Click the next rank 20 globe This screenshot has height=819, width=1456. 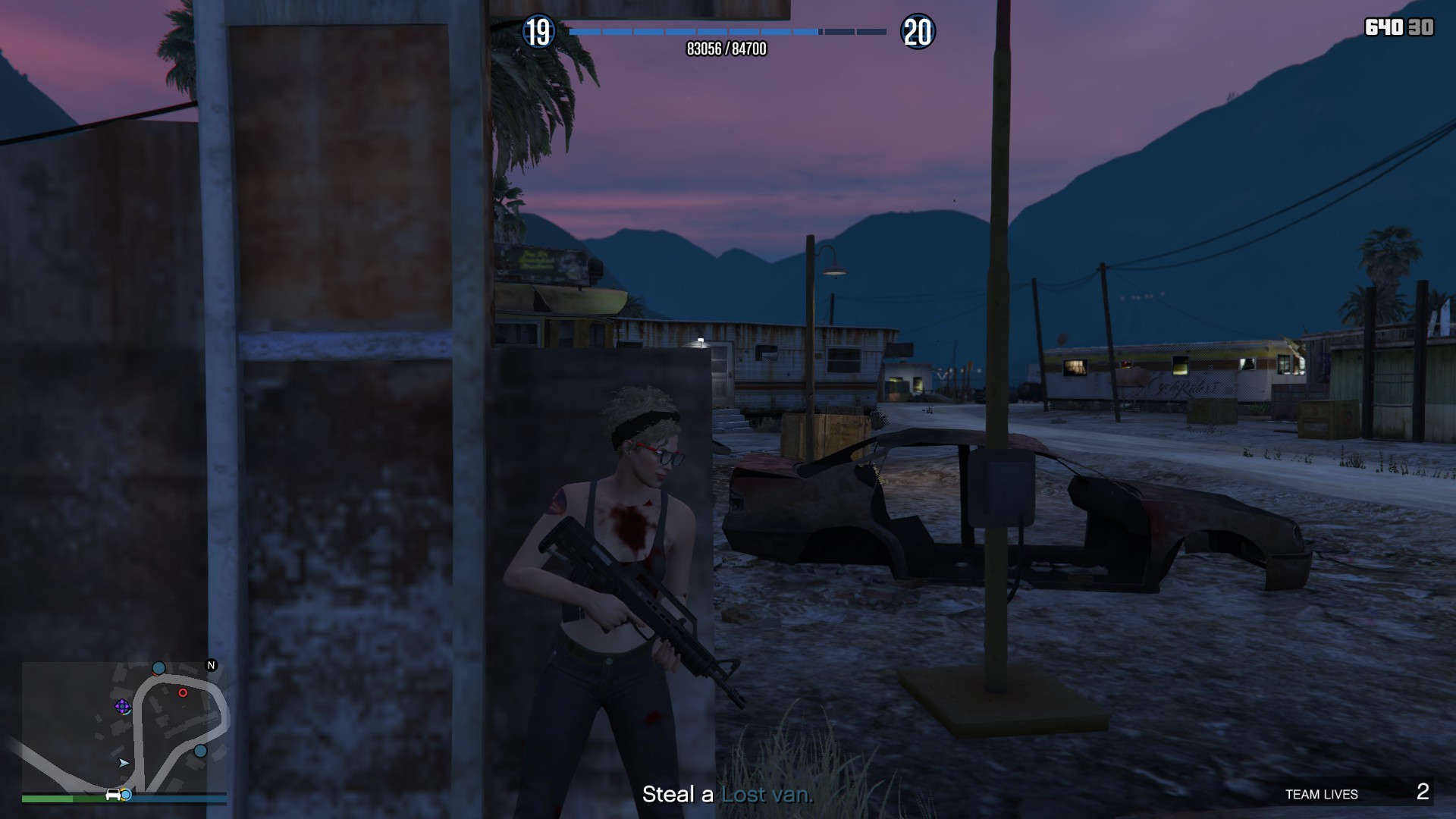(918, 32)
